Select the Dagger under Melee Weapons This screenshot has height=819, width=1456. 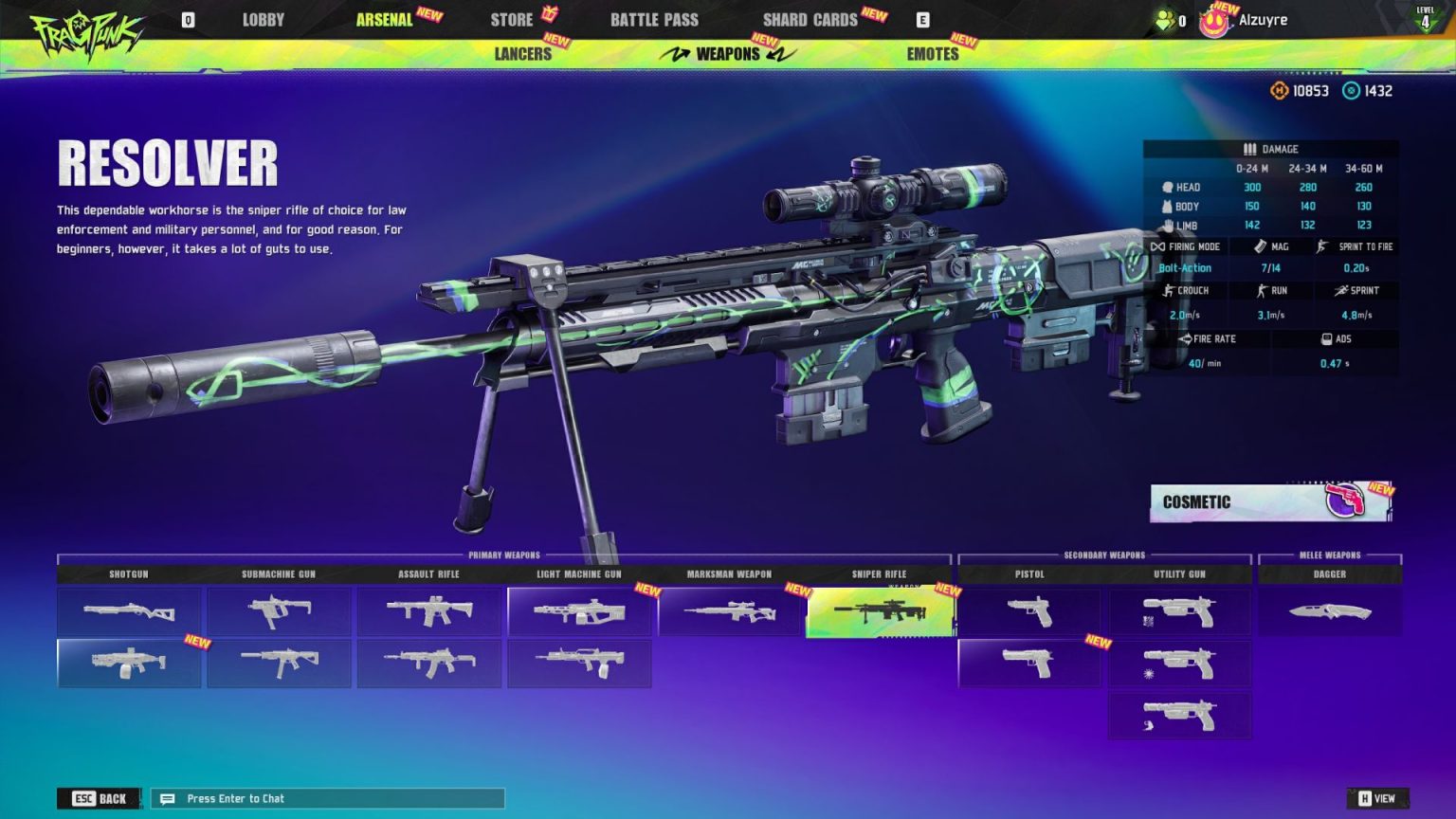(x=1329, y=611)
